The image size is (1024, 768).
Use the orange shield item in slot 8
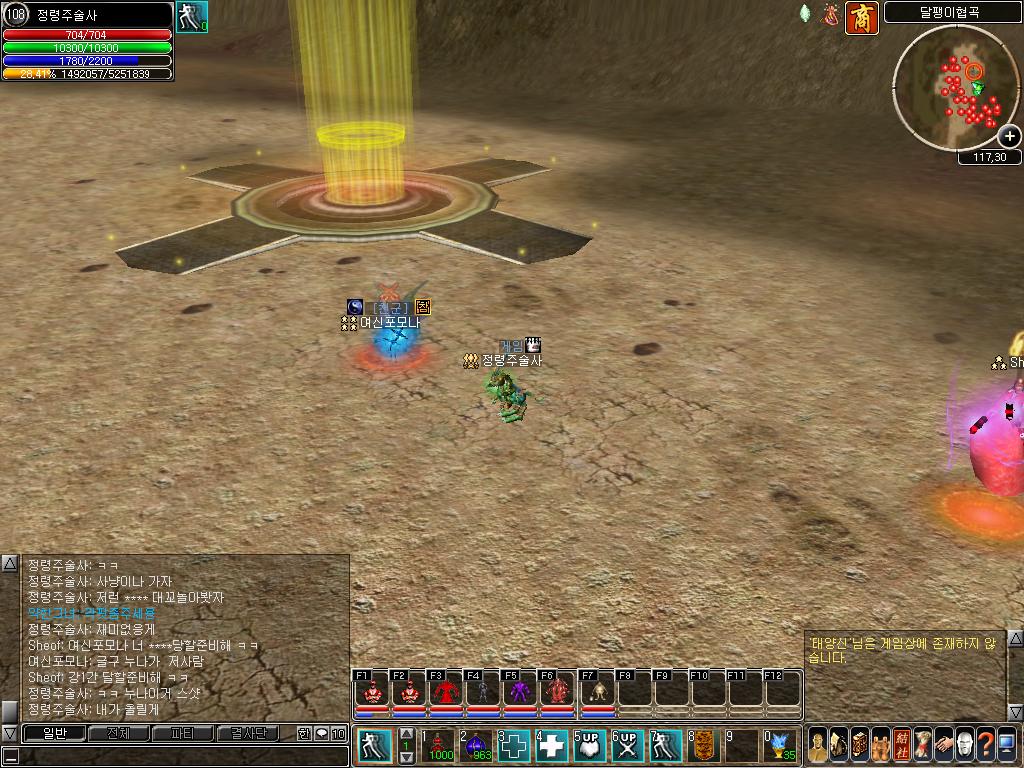coord(703,746)
